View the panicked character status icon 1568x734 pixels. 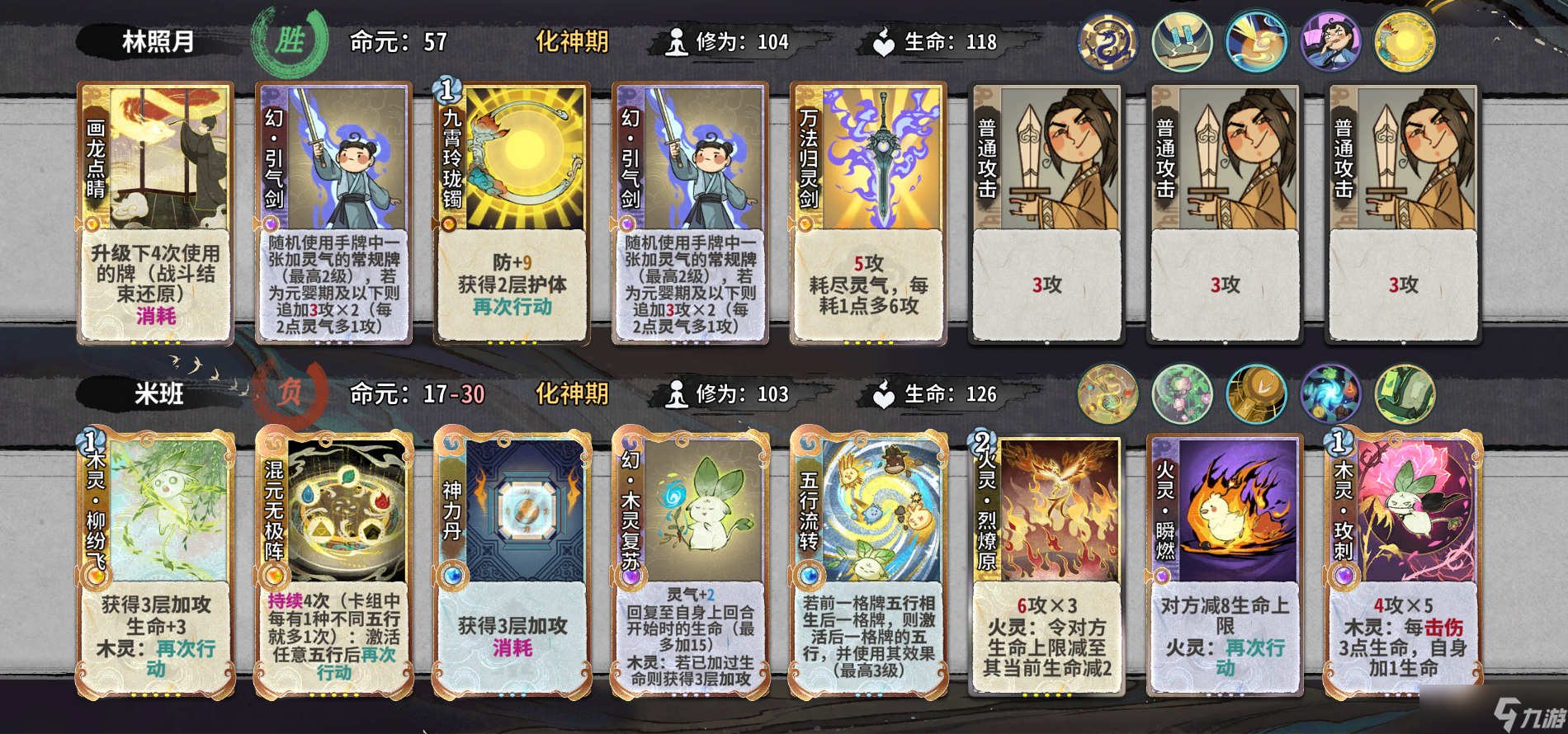[x=1332, y=40]
